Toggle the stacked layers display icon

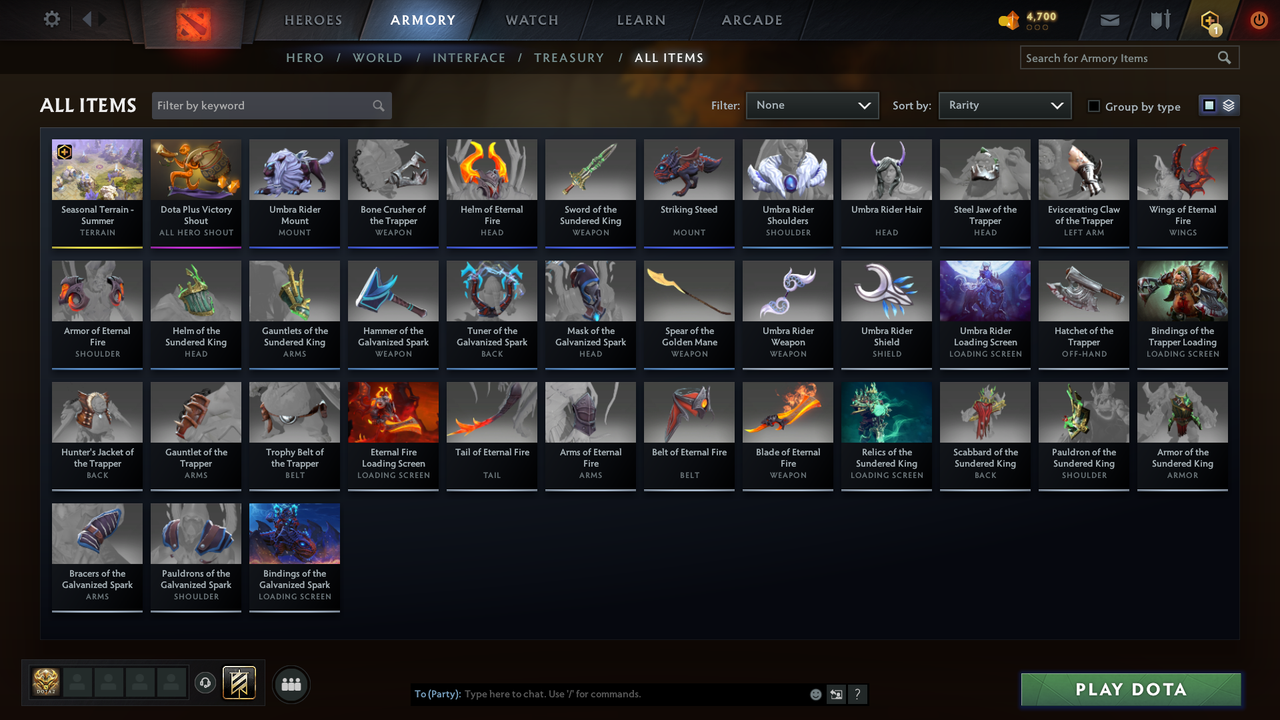click(1228, 104)
